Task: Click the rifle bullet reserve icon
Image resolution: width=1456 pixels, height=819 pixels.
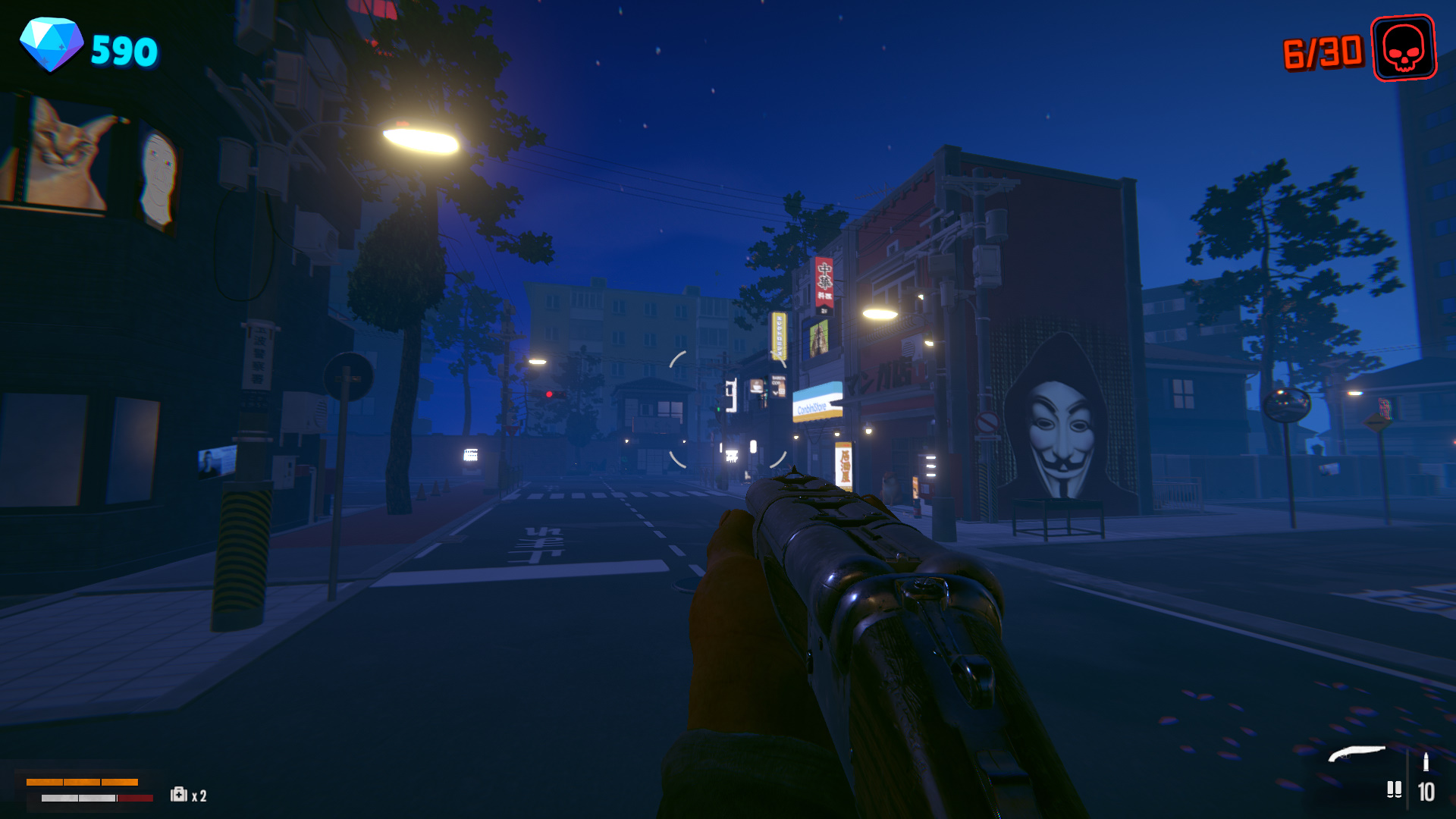Action: click(1426, 762)
